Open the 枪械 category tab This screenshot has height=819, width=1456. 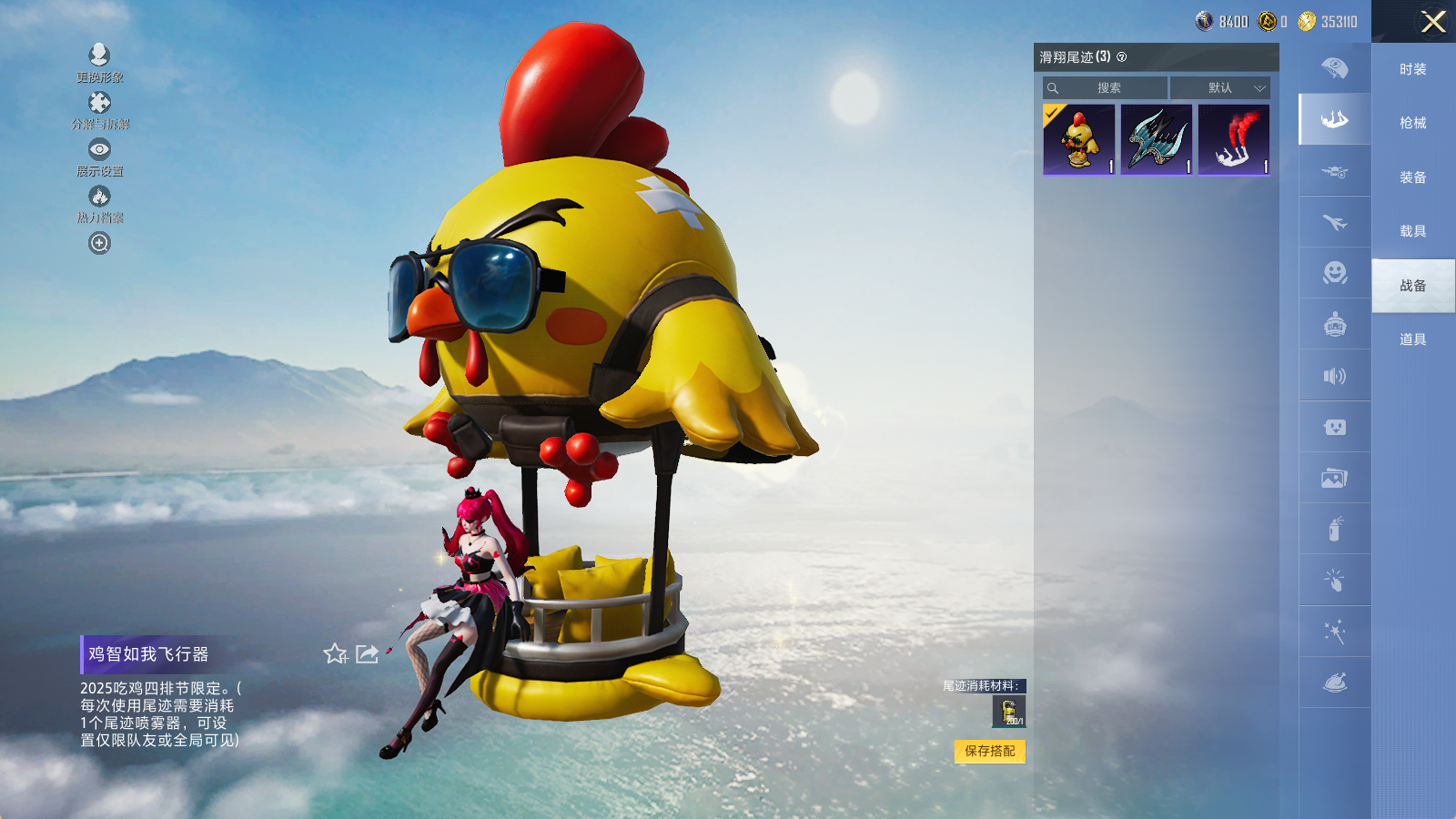(x=1412, y=123)
